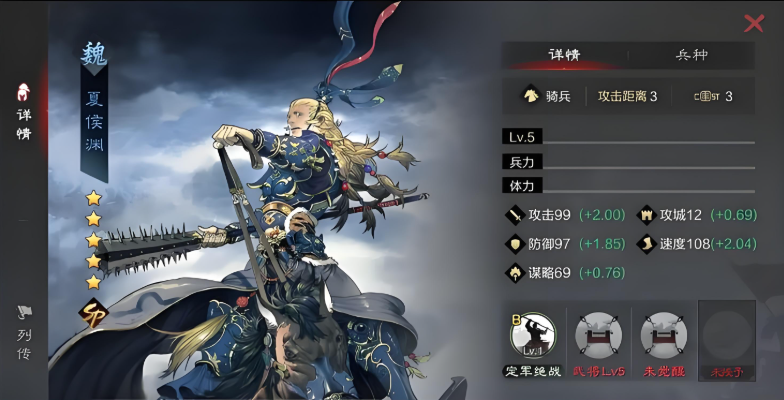This screenshot has height=400, width=784.
Task: Tap the locked 未觉醒 skill slot
Action: (662, 336)
